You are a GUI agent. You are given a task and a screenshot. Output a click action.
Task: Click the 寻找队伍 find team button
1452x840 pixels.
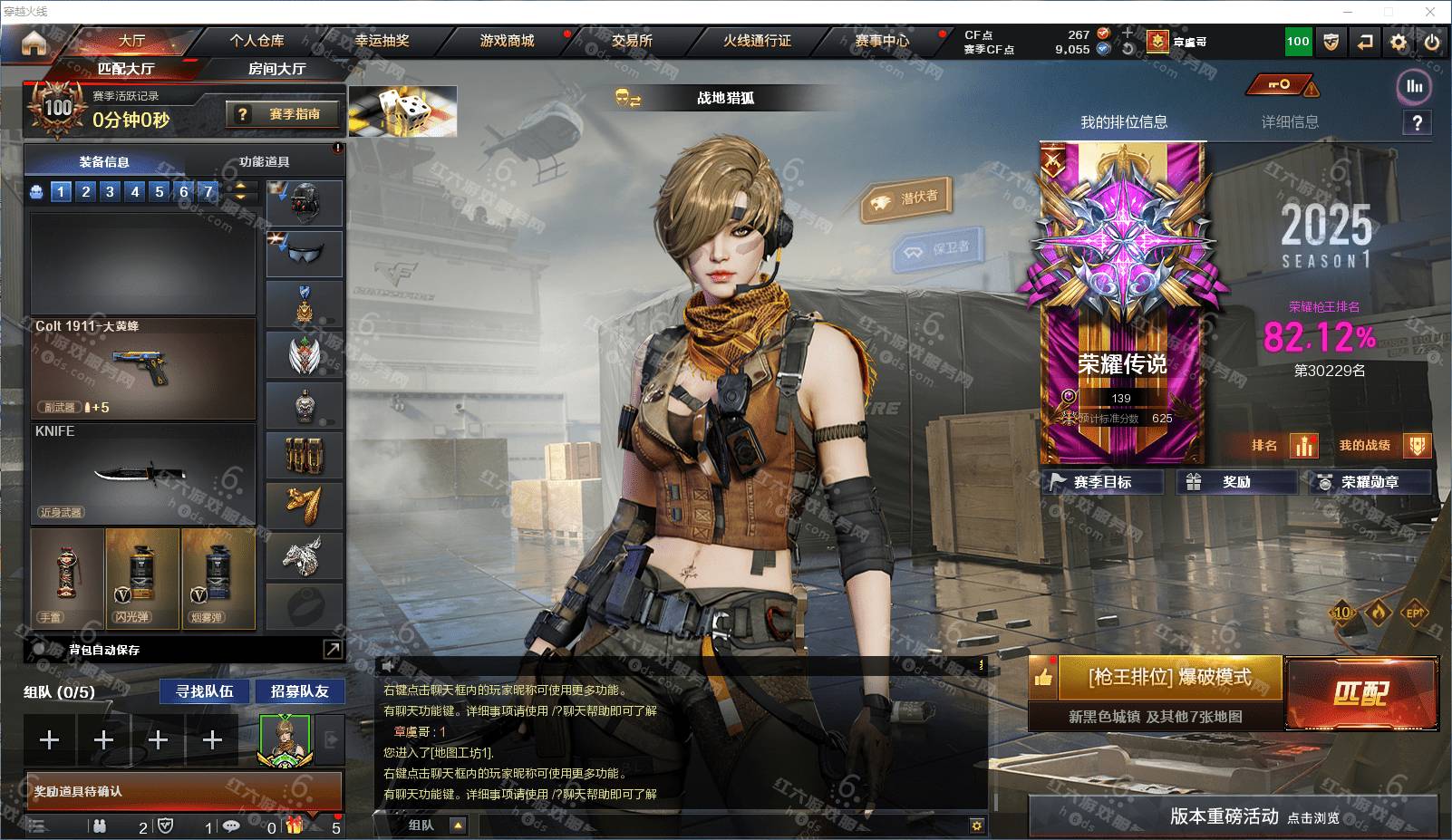pos(205,691)
